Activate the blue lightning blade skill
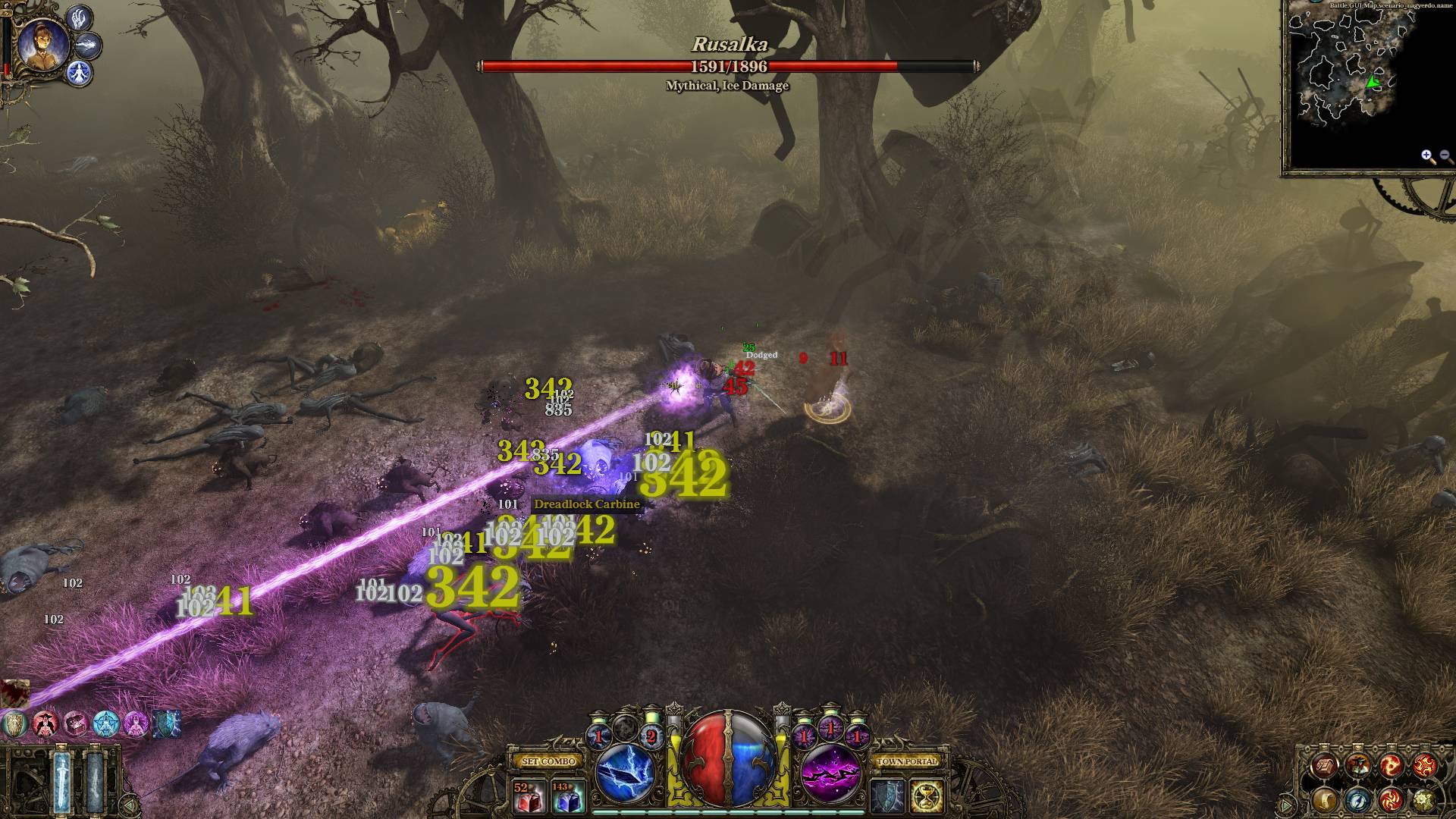The image size is (1456, 819). pyautogui.click(x=626, y=773)
